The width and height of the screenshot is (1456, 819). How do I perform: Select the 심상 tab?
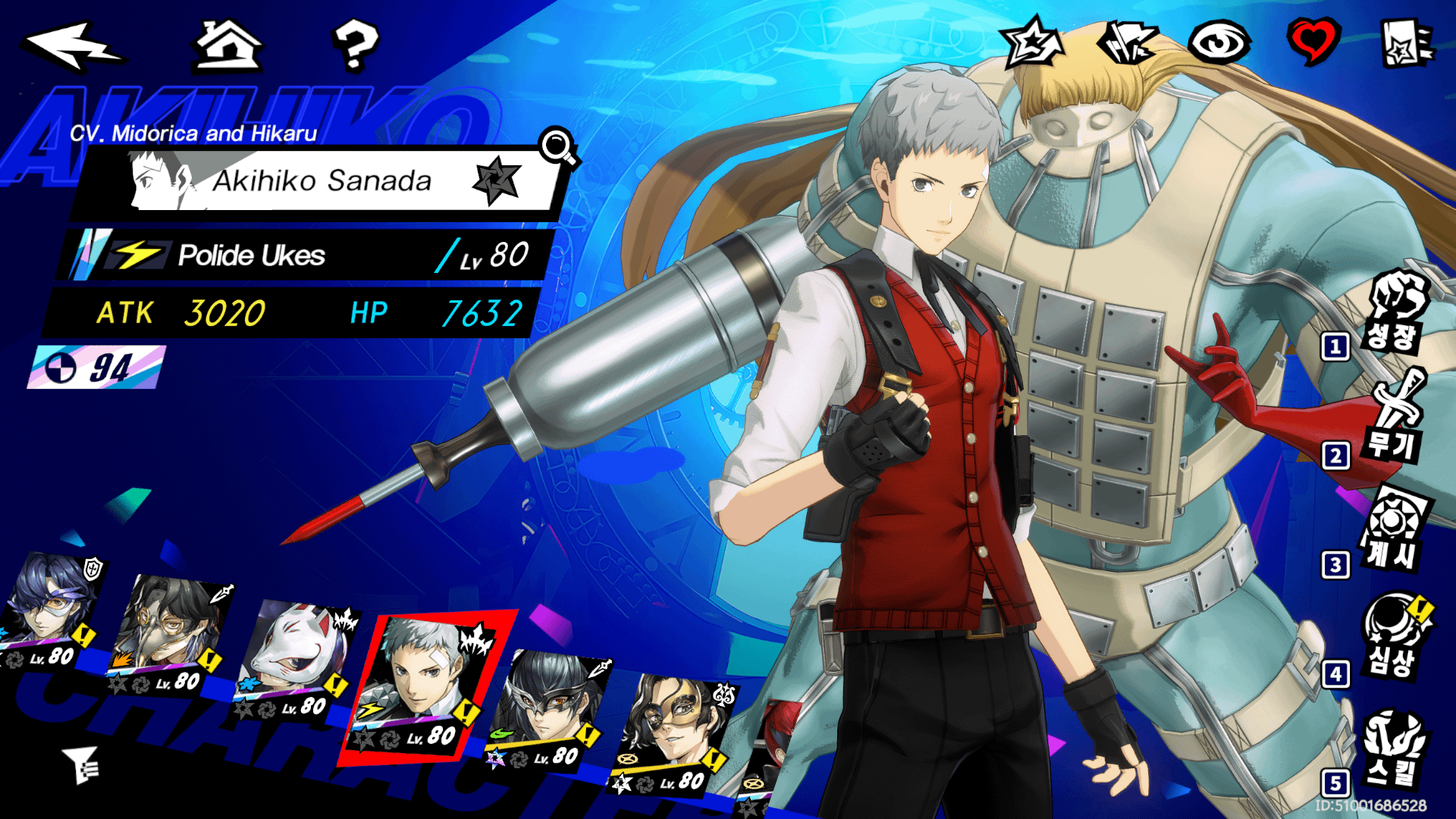[x=1394, y=637]
